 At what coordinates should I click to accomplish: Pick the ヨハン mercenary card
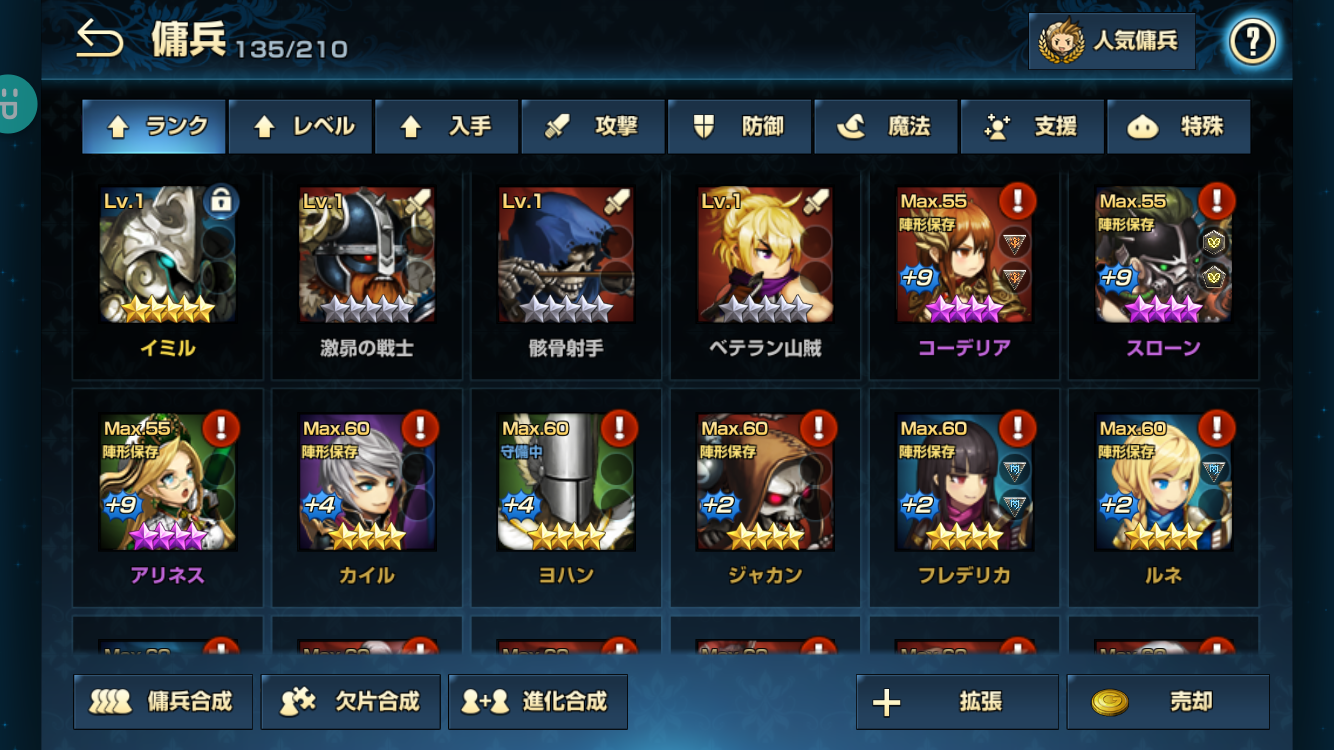click(x=566, y=497)
